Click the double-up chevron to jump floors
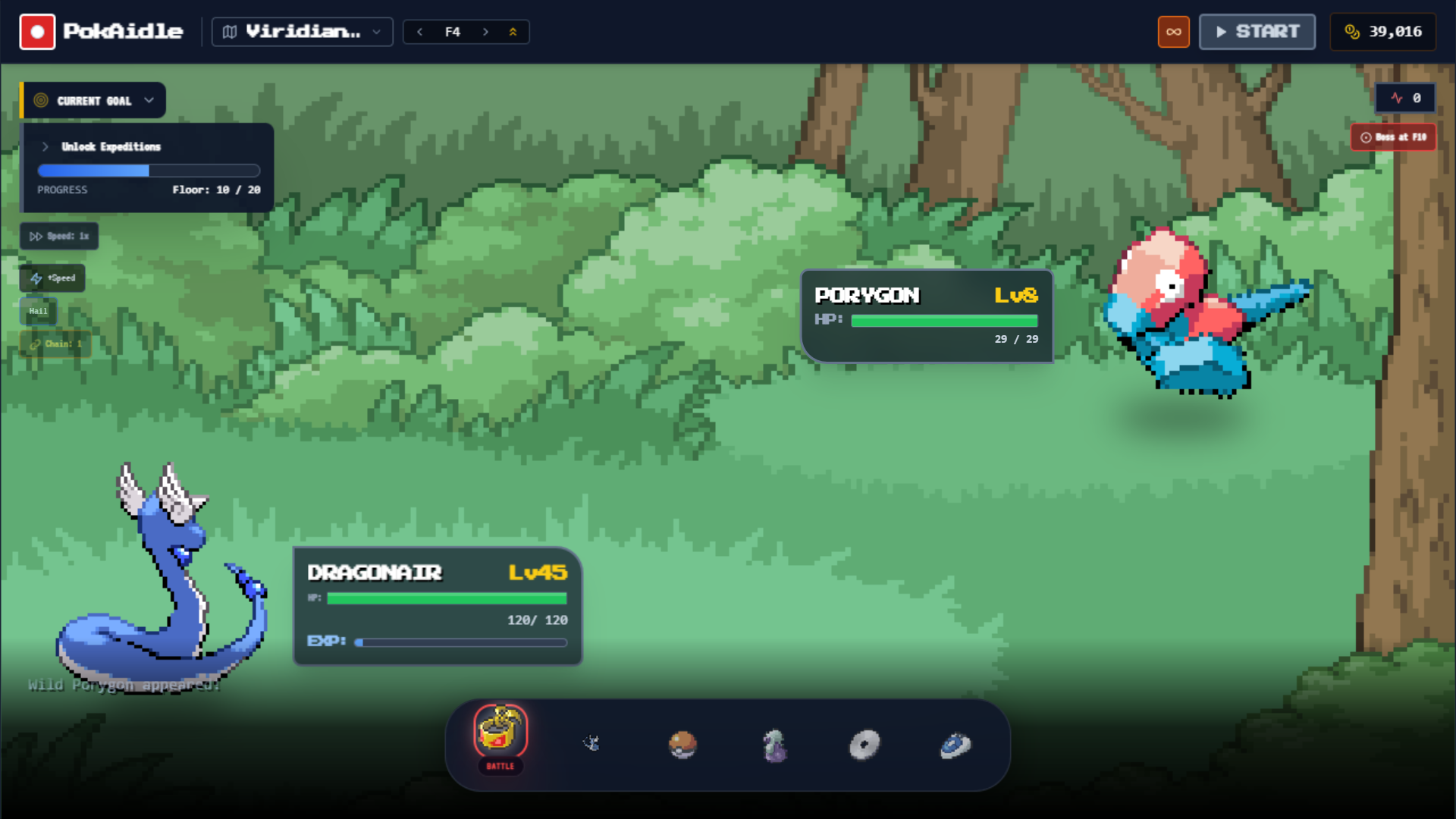 coord(513,32)
